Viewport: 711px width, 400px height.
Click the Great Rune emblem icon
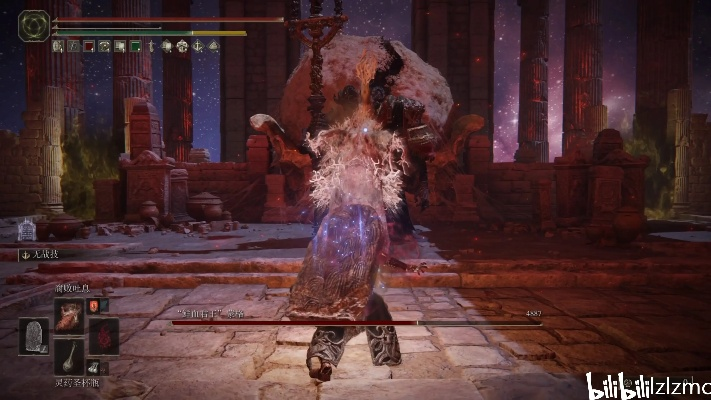(33, 25)
